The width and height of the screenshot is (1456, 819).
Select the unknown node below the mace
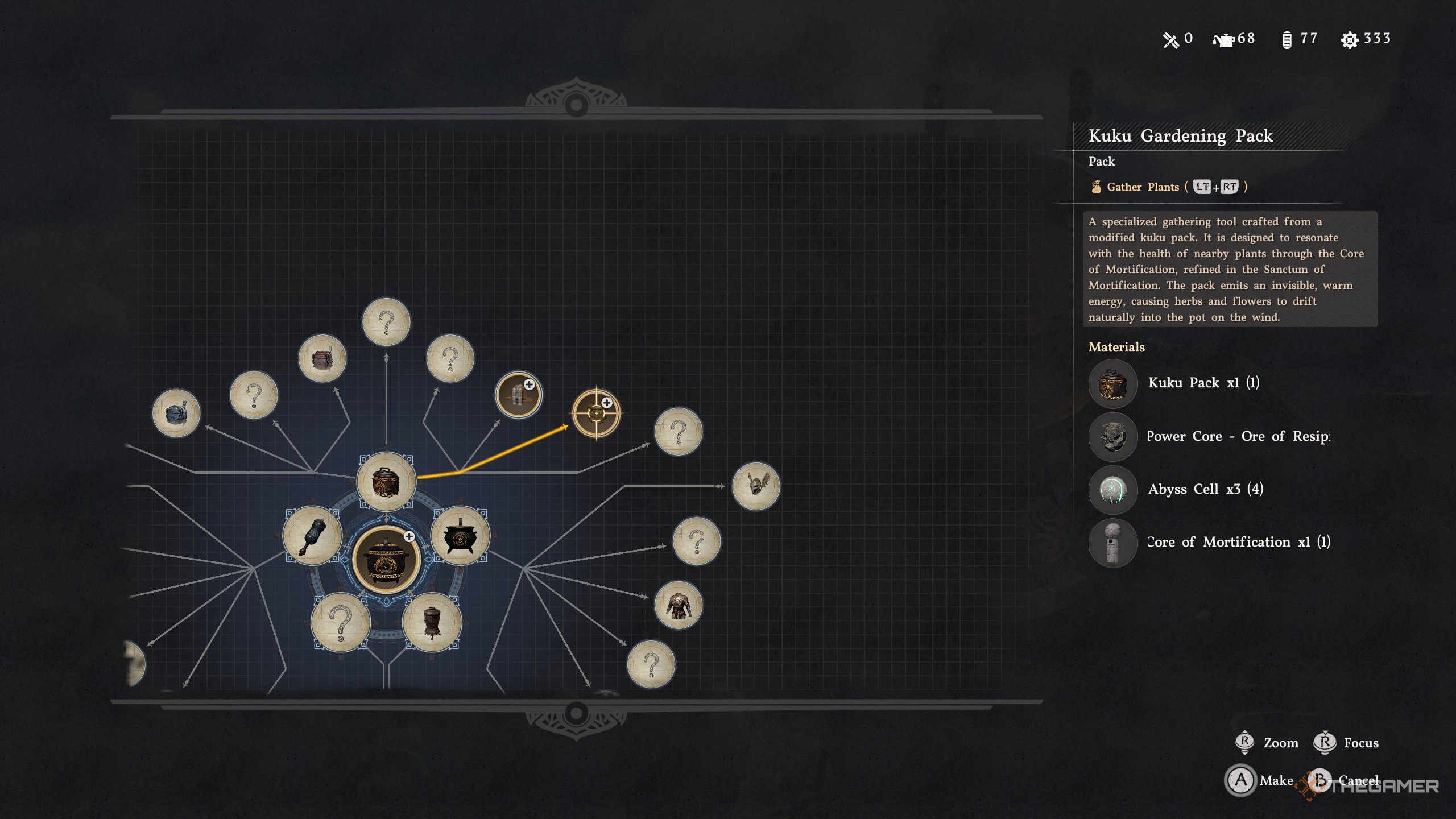341,622
